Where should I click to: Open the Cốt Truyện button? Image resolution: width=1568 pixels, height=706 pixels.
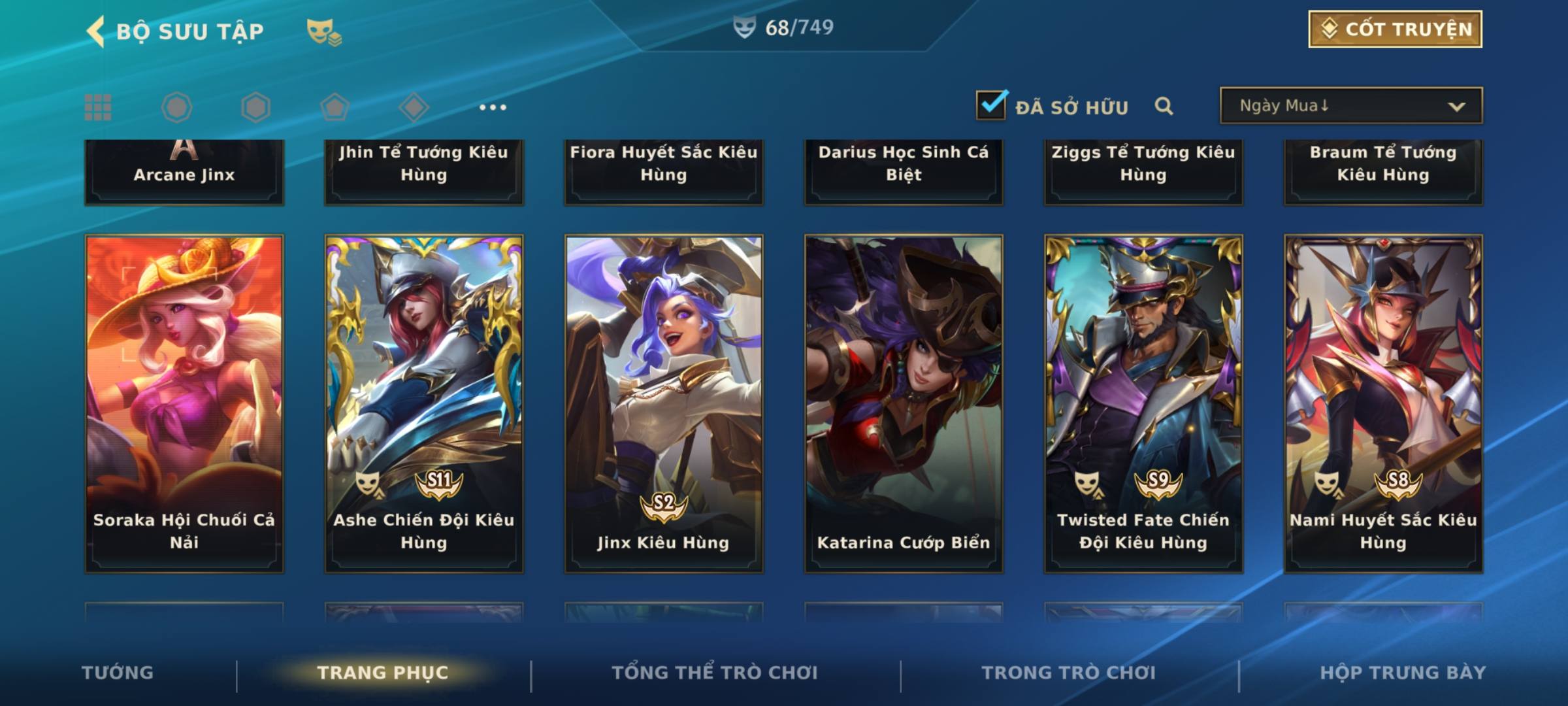(1395, 29)
